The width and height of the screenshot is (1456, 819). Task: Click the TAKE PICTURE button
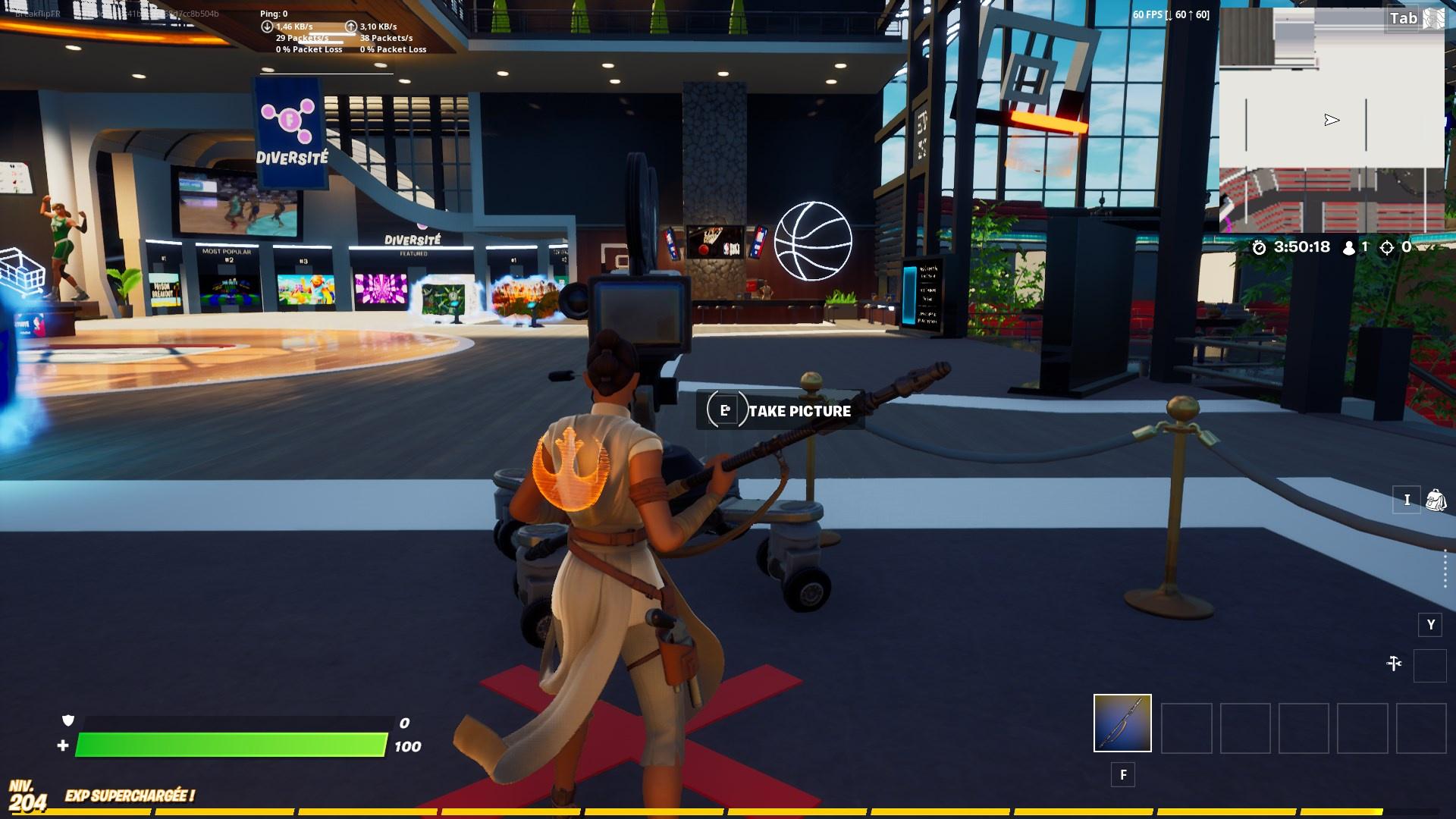click(x=799, y=411)
